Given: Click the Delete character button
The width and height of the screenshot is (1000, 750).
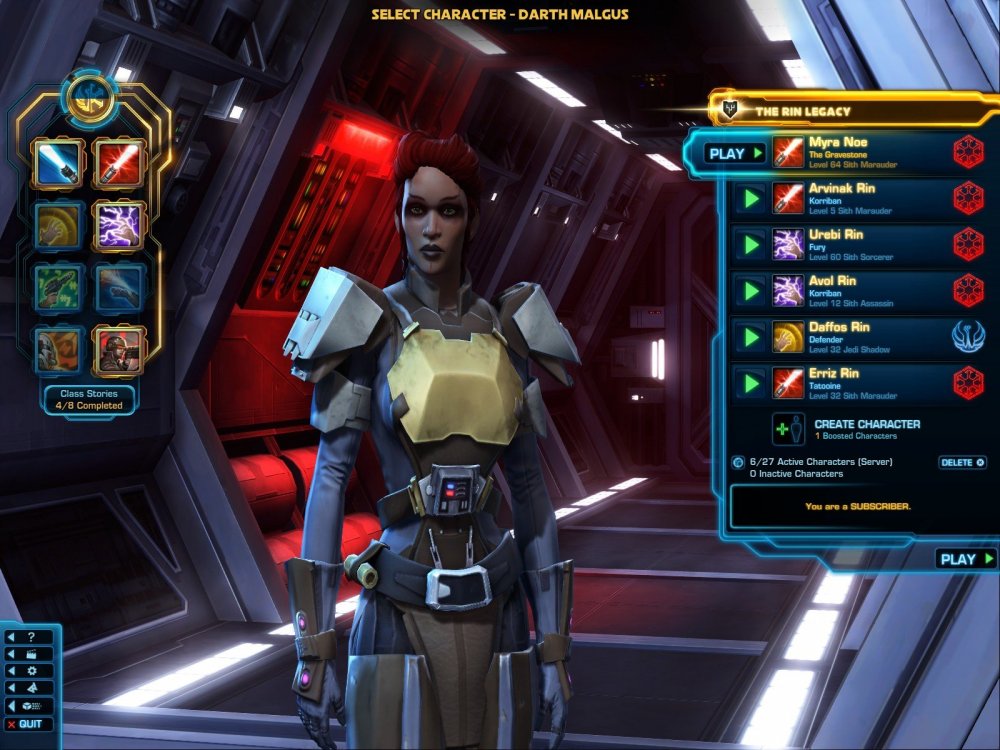Looking at the screenshot, I should (x=962, y=462).
